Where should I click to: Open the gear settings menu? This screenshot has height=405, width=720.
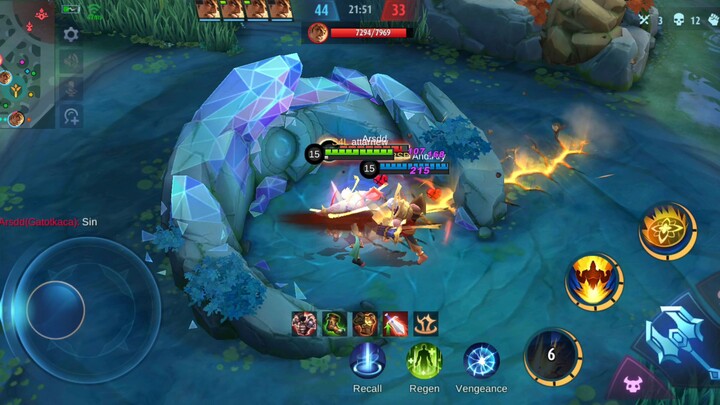(x=71, y=34)
